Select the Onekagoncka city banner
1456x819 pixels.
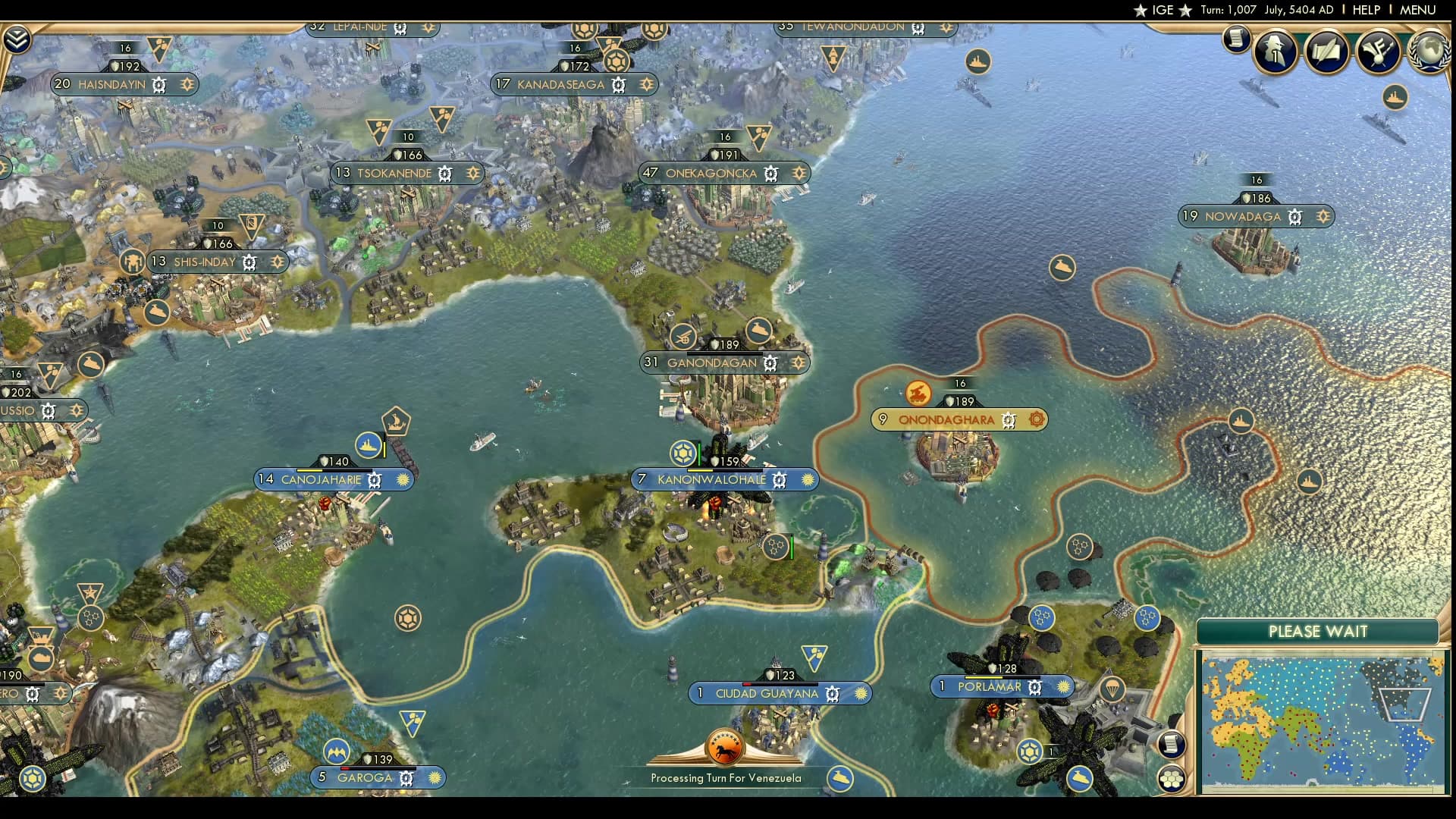click(711, 173)
